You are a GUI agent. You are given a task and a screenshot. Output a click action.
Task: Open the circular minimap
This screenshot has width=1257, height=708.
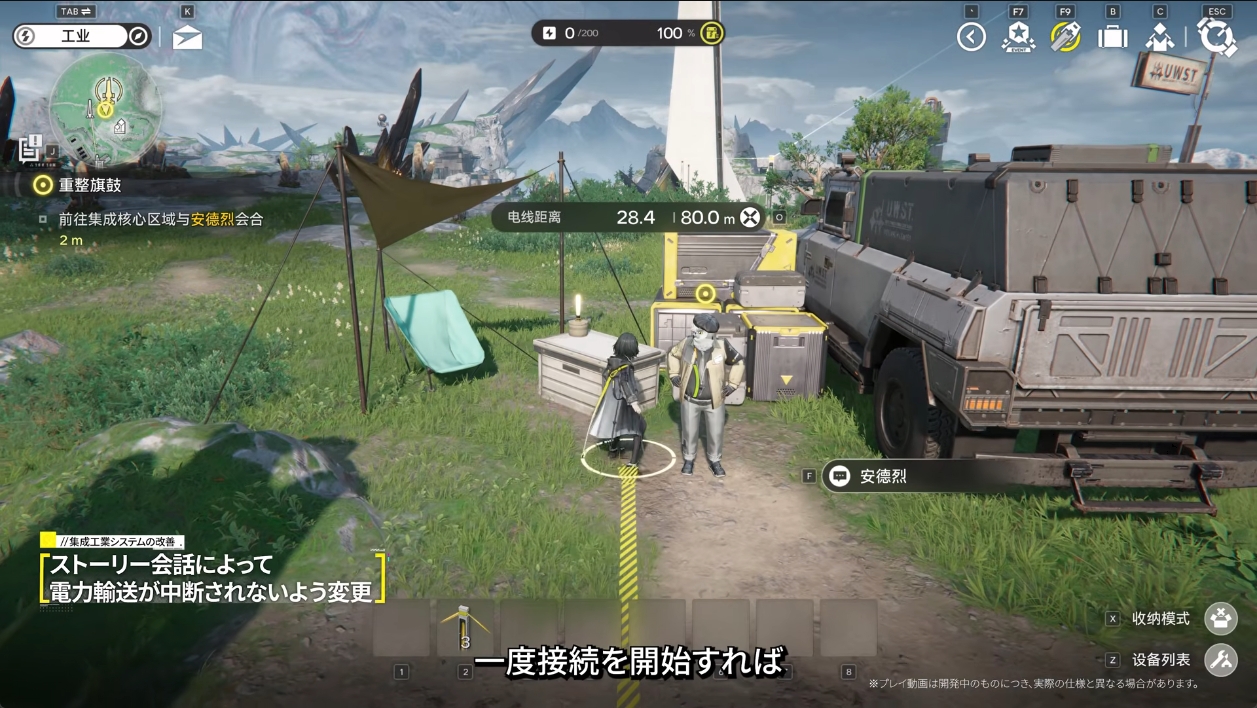click(105, 107)
